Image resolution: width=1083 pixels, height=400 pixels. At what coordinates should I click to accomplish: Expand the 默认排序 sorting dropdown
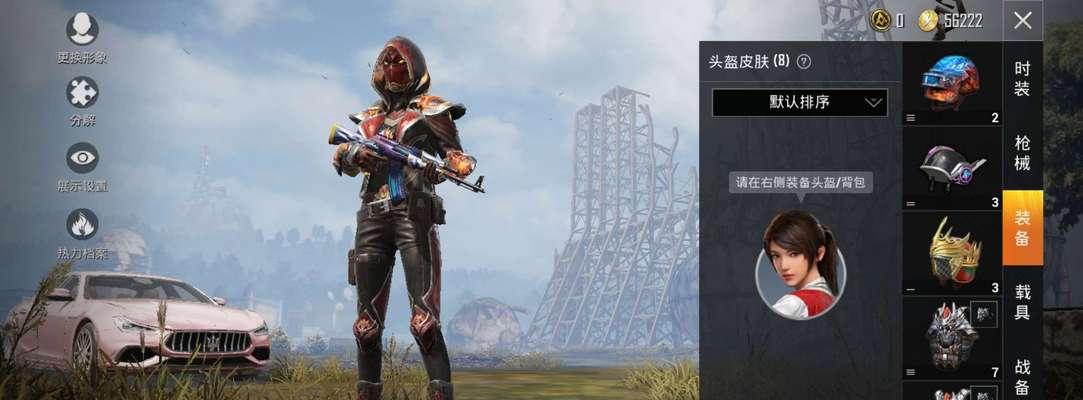pyautogui.click(x=799, y=102)
